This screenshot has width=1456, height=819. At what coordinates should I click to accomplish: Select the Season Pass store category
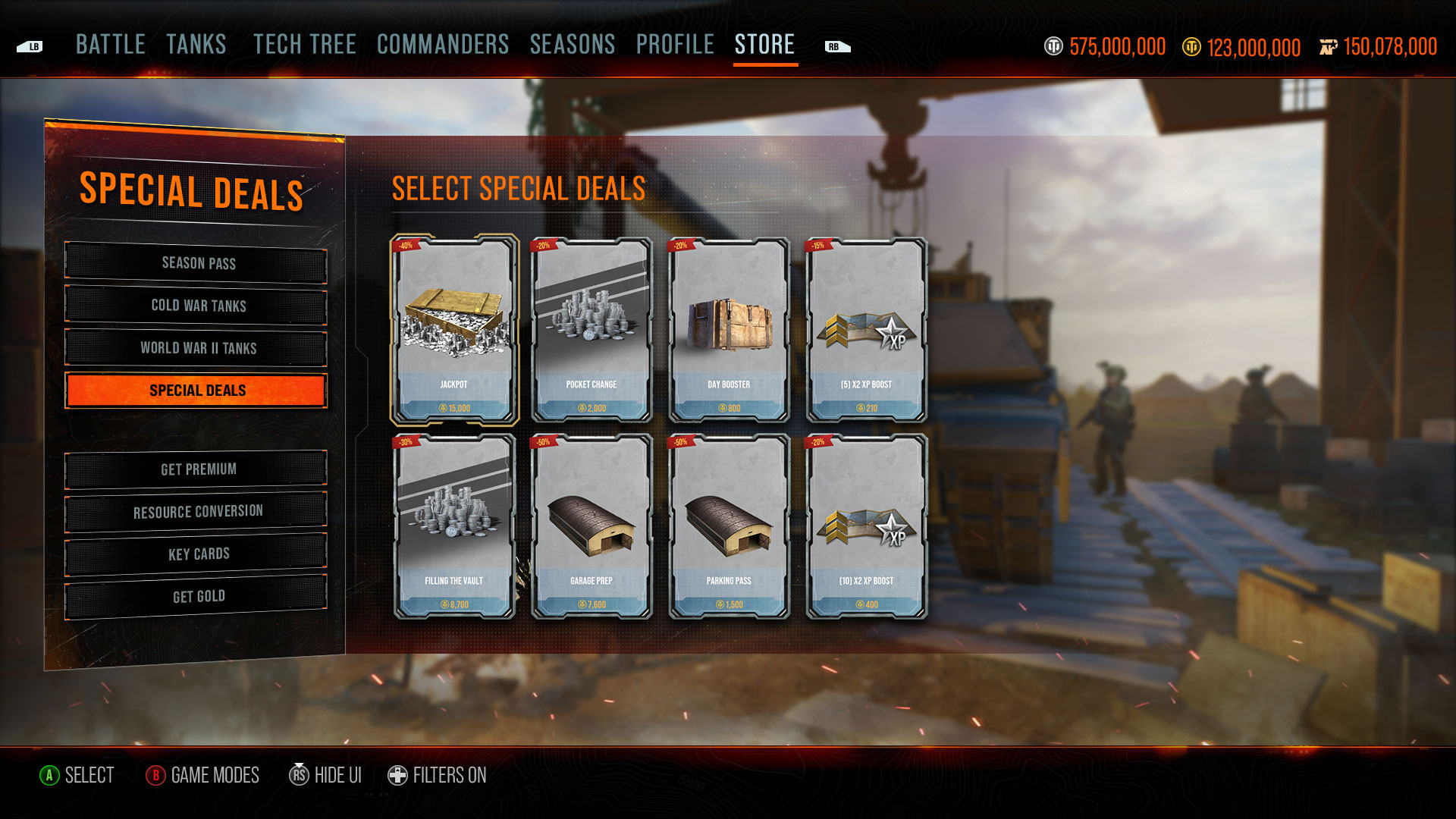(197, 263)
